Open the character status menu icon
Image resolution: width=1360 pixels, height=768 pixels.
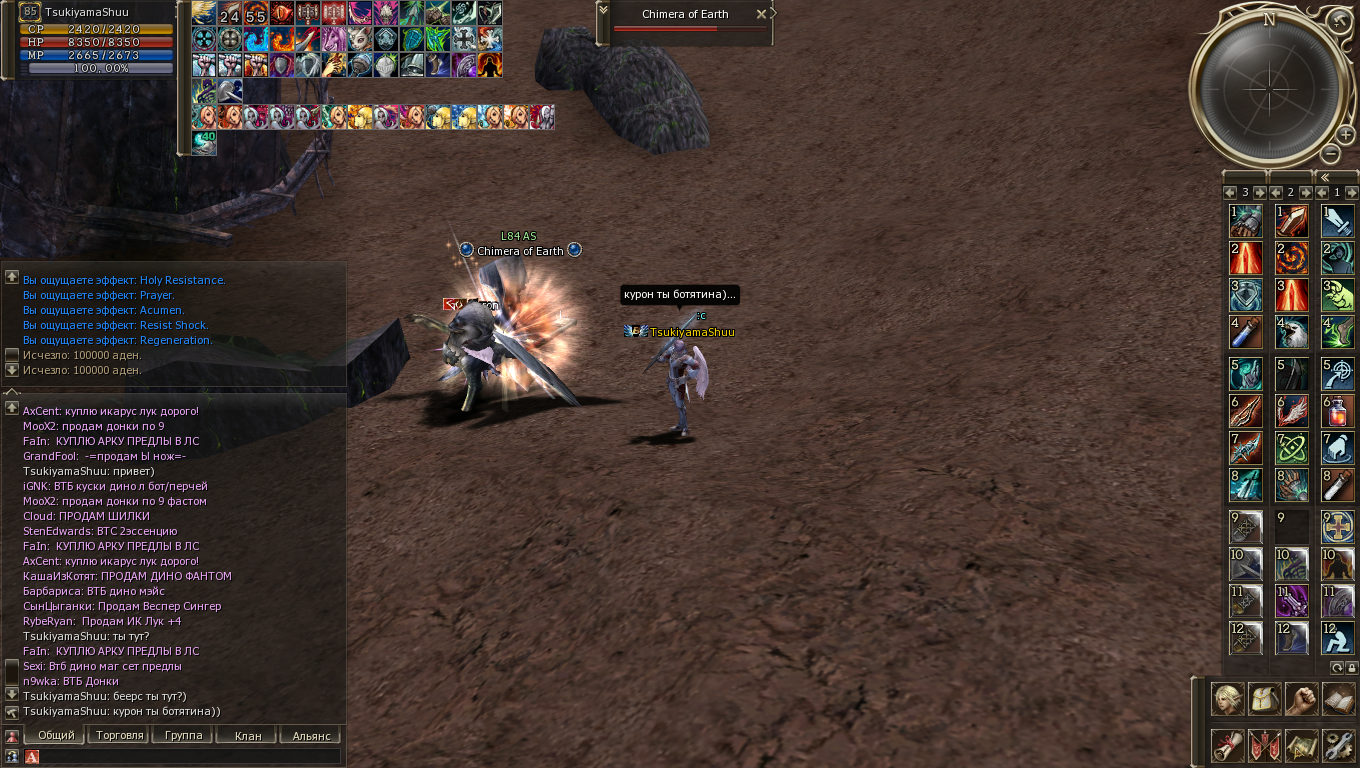click(1228, 699)
